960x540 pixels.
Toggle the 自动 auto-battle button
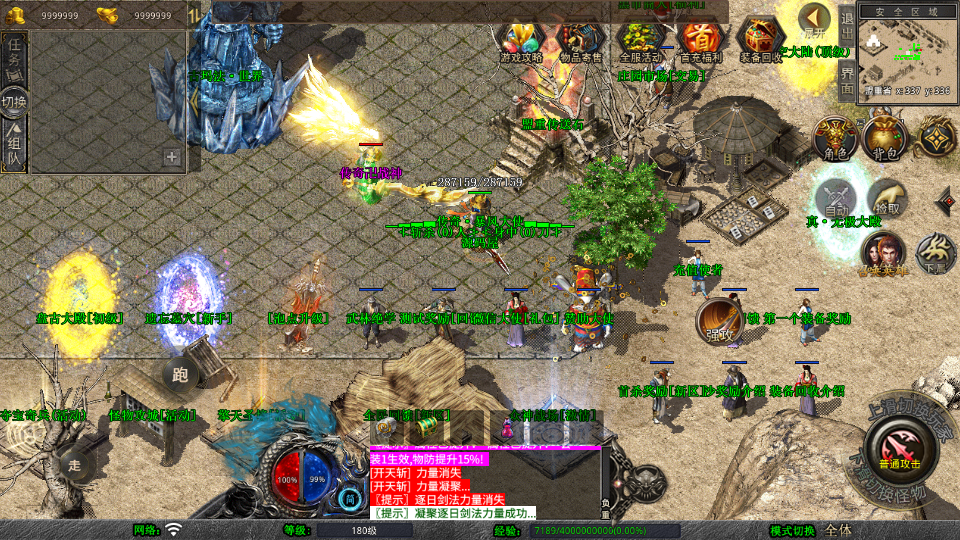[x=836, y=198]
